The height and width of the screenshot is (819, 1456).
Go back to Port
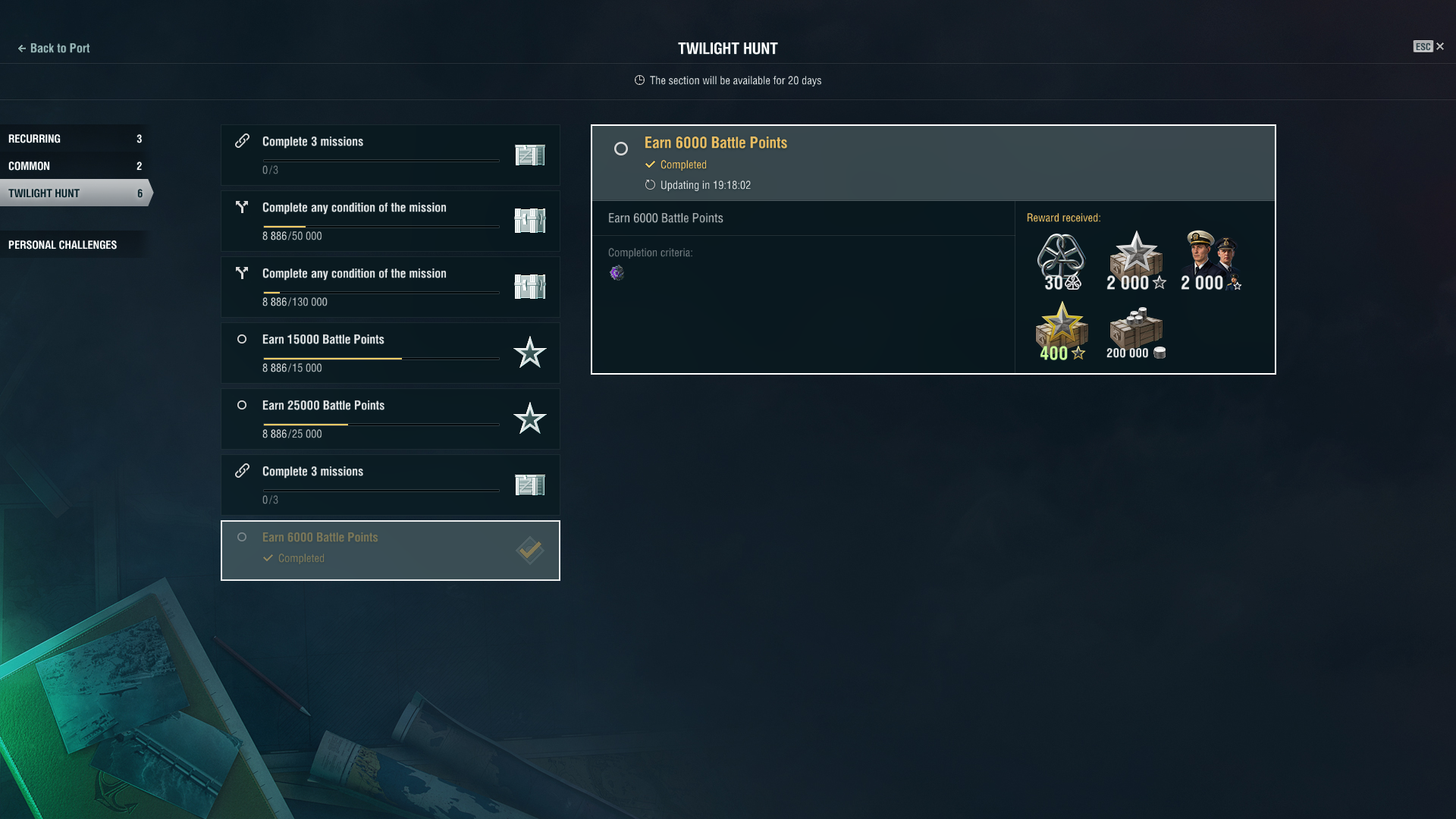click(54, 49)
